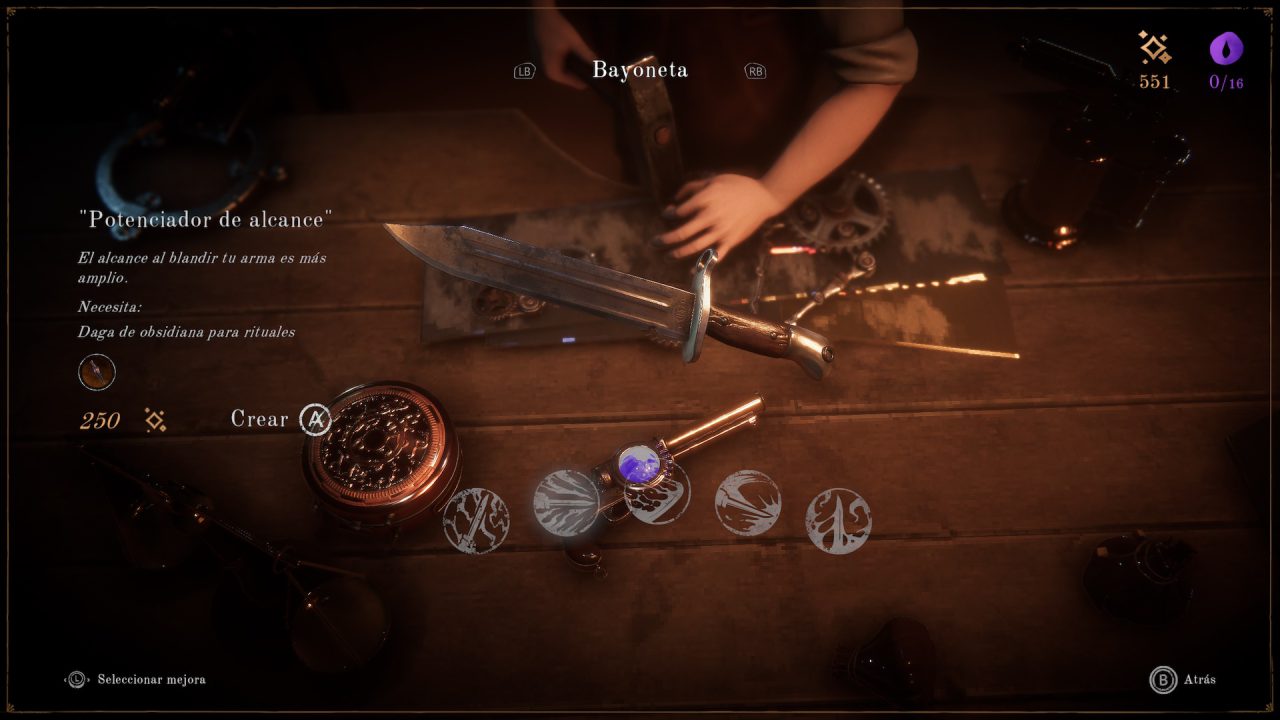Select the highlighted long-blade range upgrade

coord(566,502)
